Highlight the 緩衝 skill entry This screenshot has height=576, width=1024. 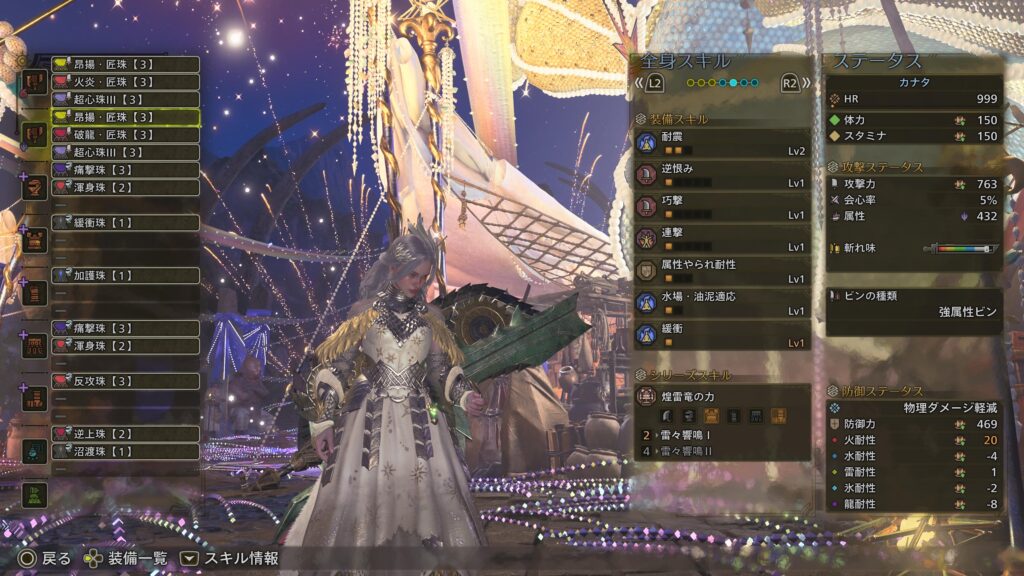tap(721, 335)
